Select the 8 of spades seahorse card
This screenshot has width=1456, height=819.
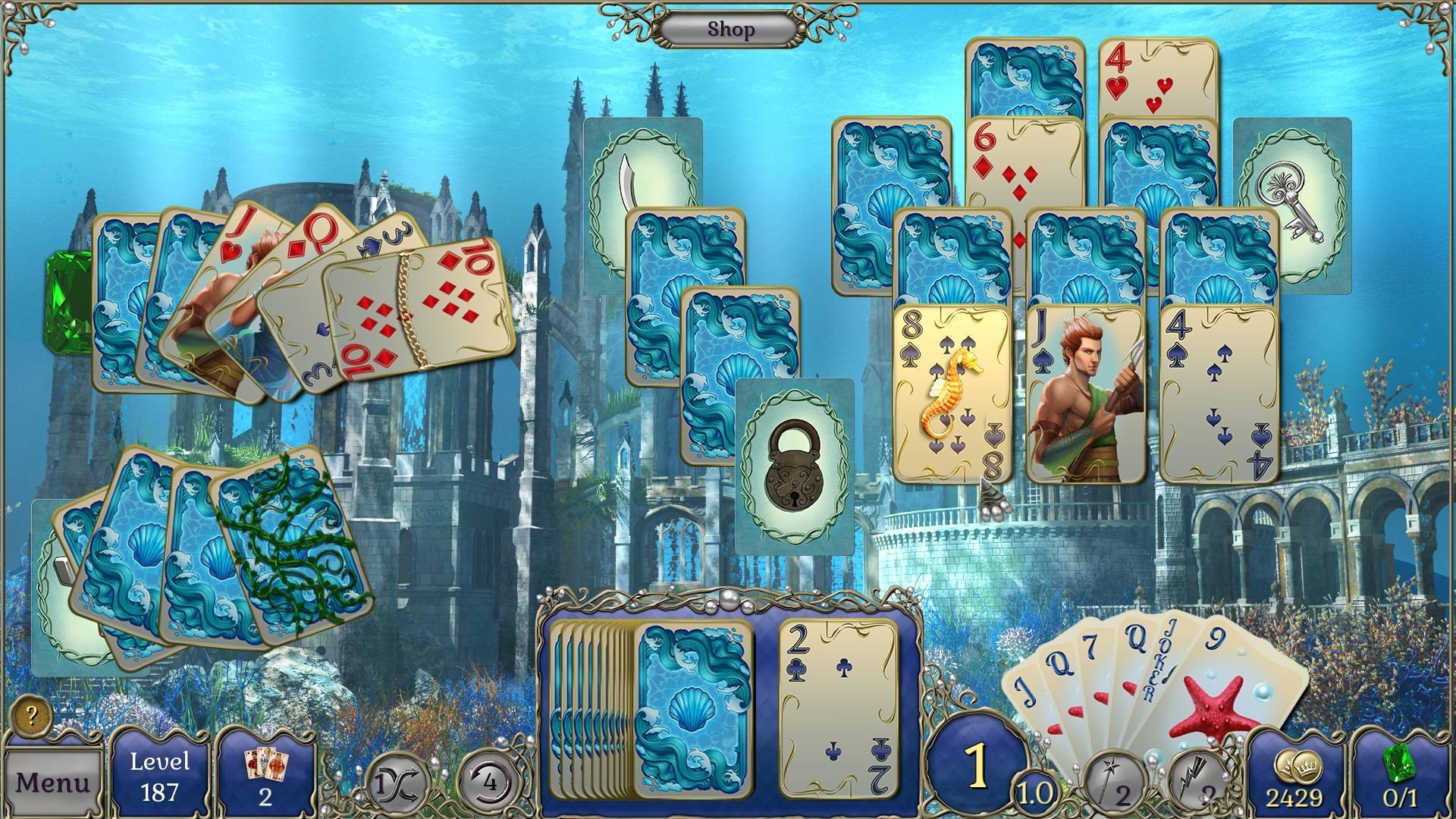point(950,394)
